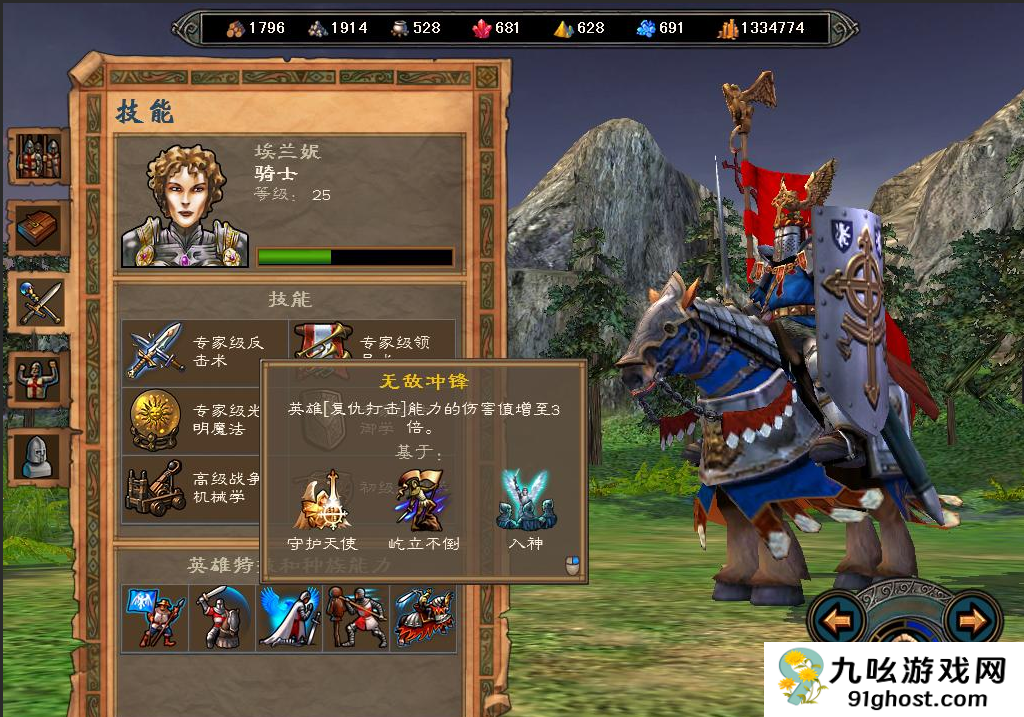The height and width of the screenshot is (717, 1024).
Task: Choose the 专家级光明魔法 sun skill icon
Action: 155,420
